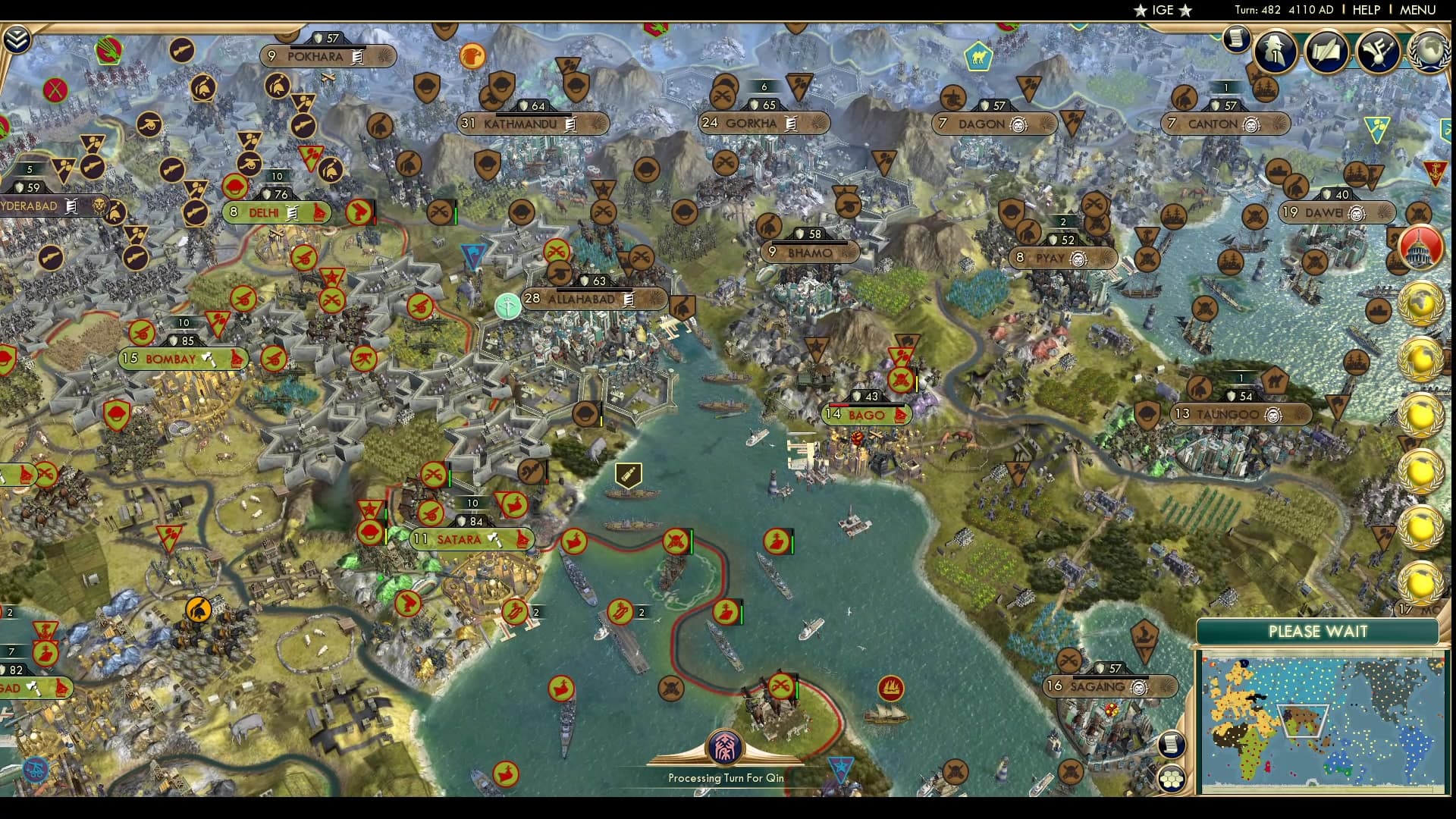Screen dimensions: 1456x819
Task: Click the red capitol notification on right edge
Action: pos(1420,249)
